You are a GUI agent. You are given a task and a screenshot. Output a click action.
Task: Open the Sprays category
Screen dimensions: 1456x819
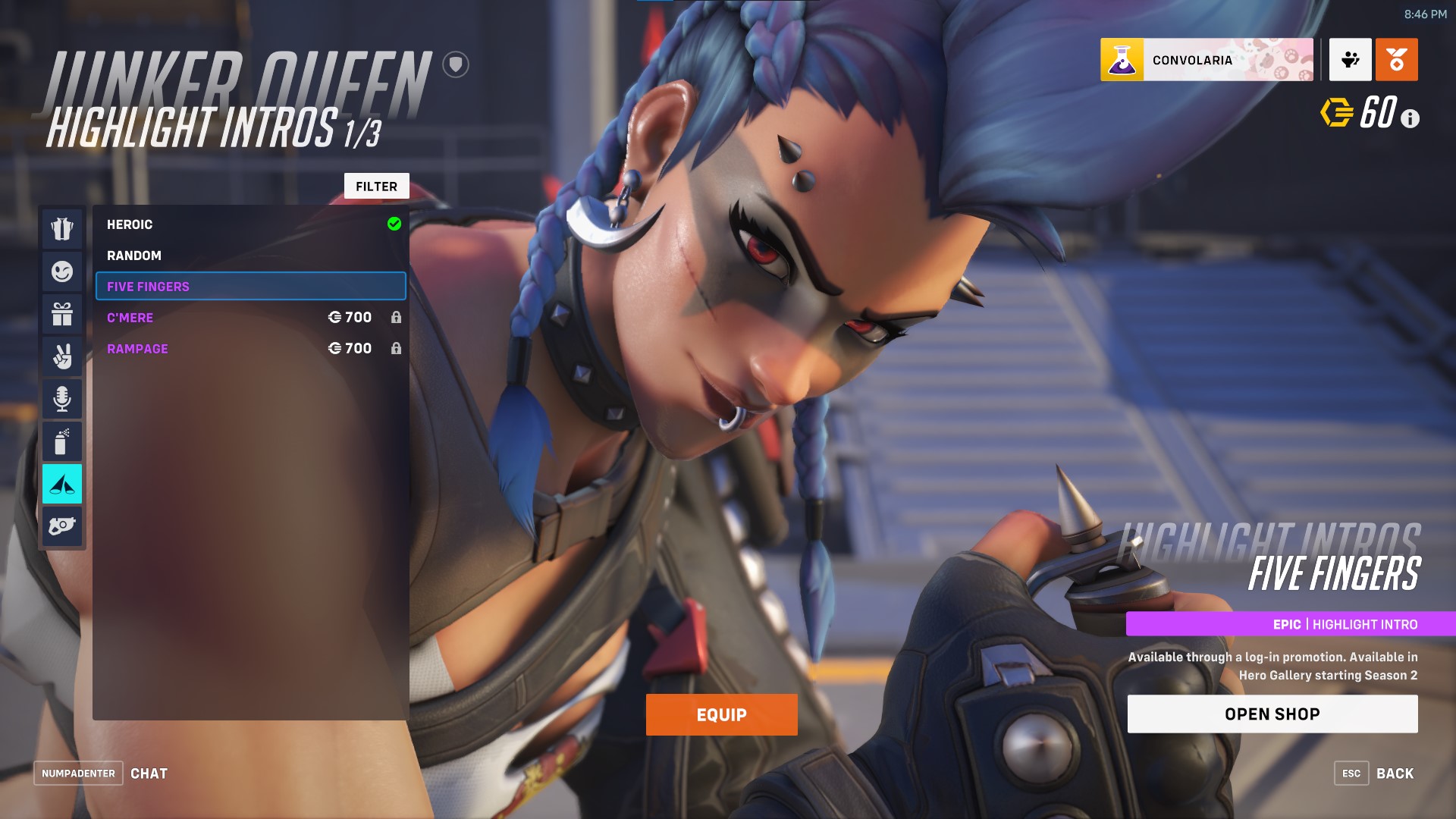point(62,441)
